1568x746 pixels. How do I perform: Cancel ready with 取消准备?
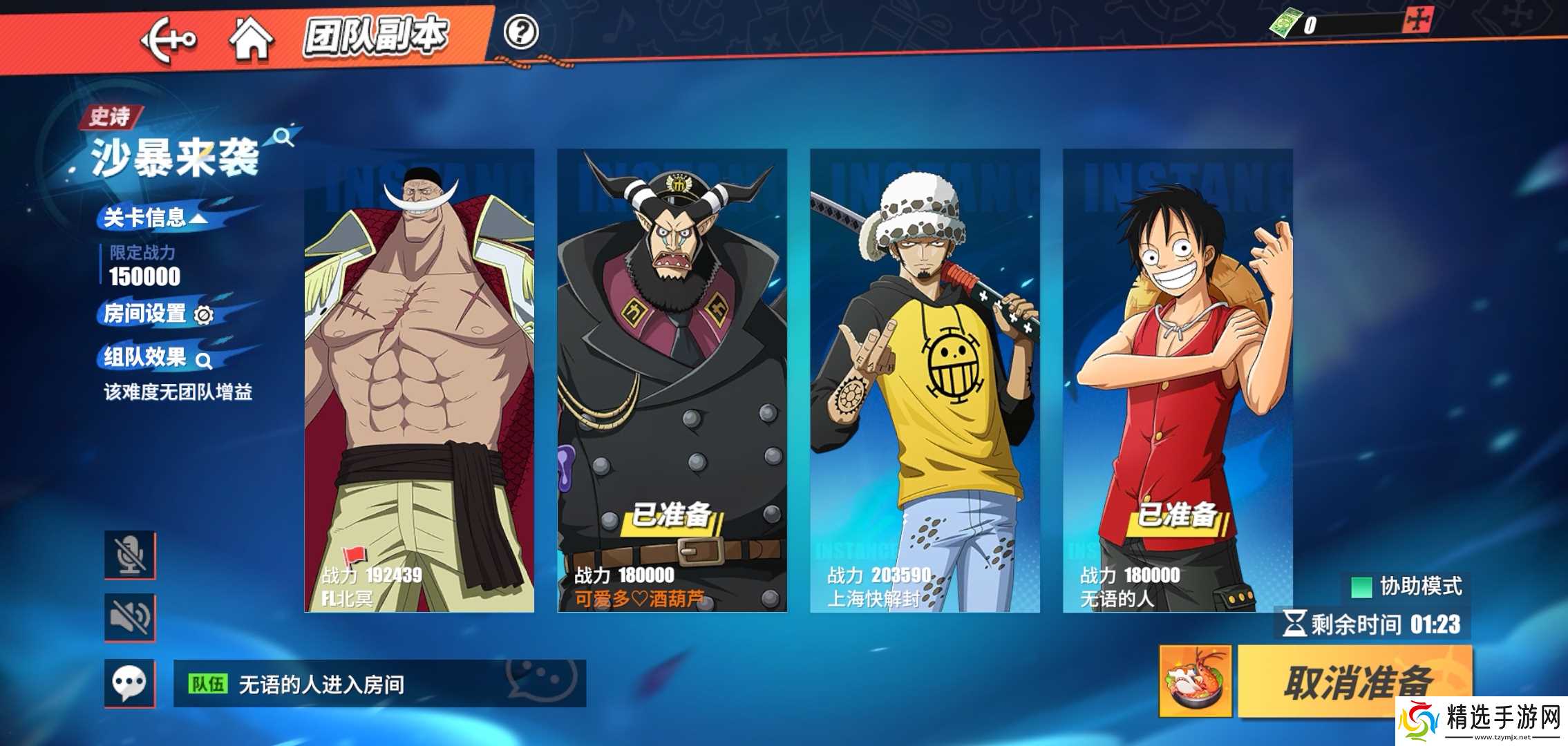(1354, 682)
